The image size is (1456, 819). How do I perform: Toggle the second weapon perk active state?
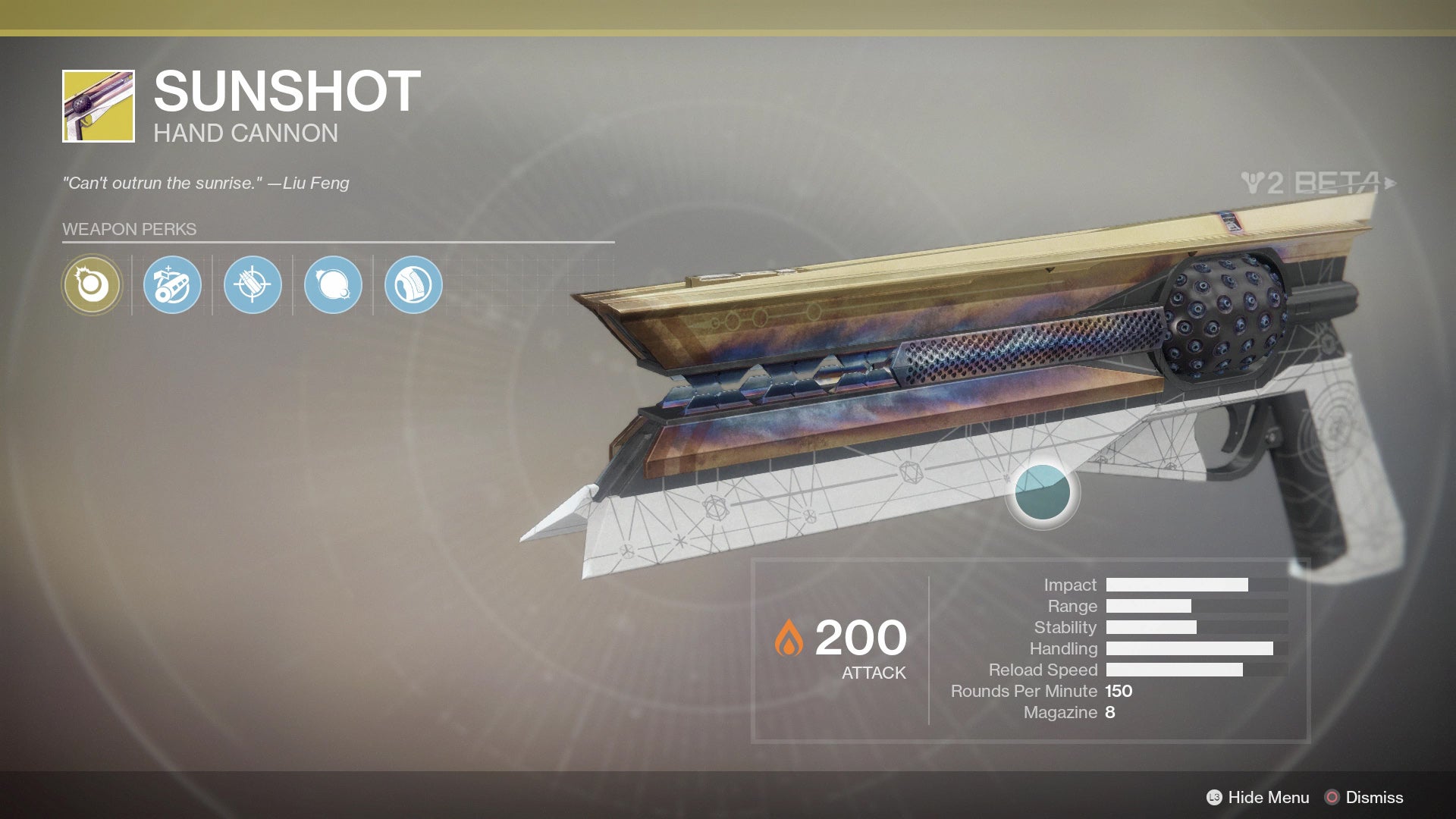click(x=171, y=285)
